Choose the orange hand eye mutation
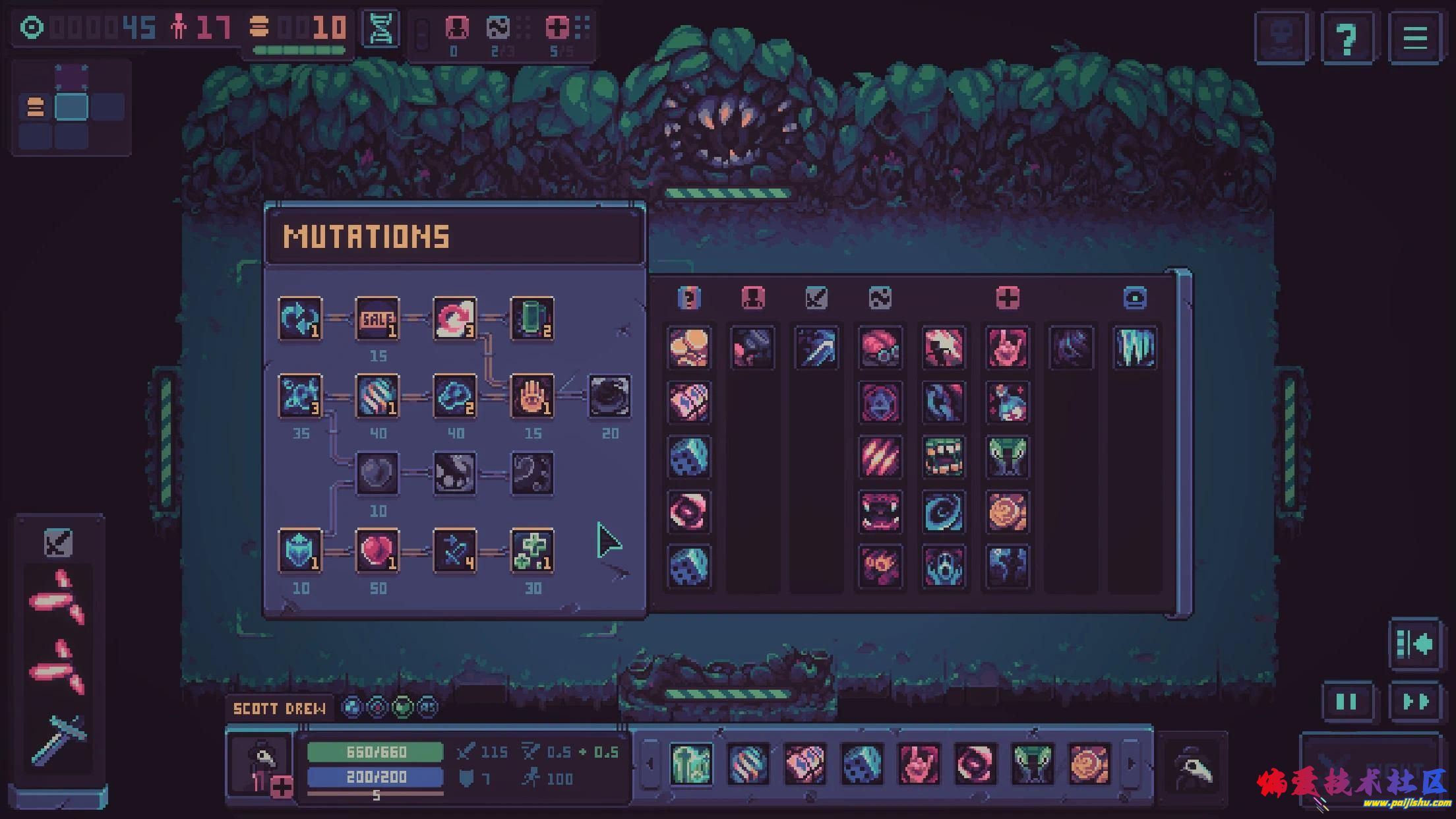Viewport: 1456px width, 819px height. pos(532,396)
